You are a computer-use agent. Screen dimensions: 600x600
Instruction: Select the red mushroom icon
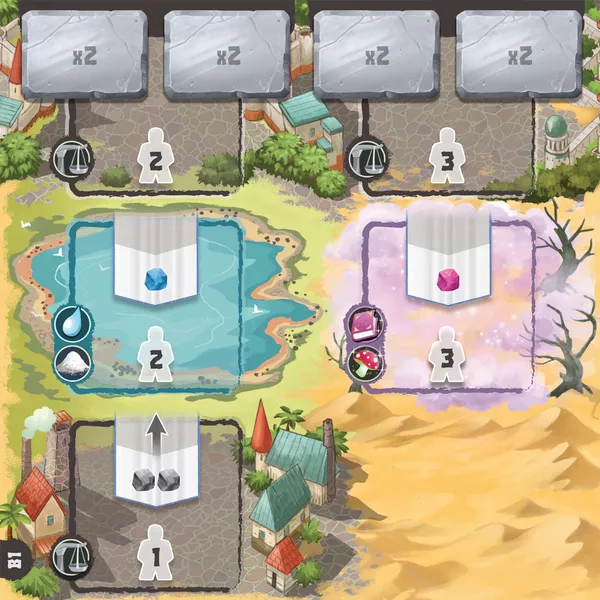[x=361, y=359]
